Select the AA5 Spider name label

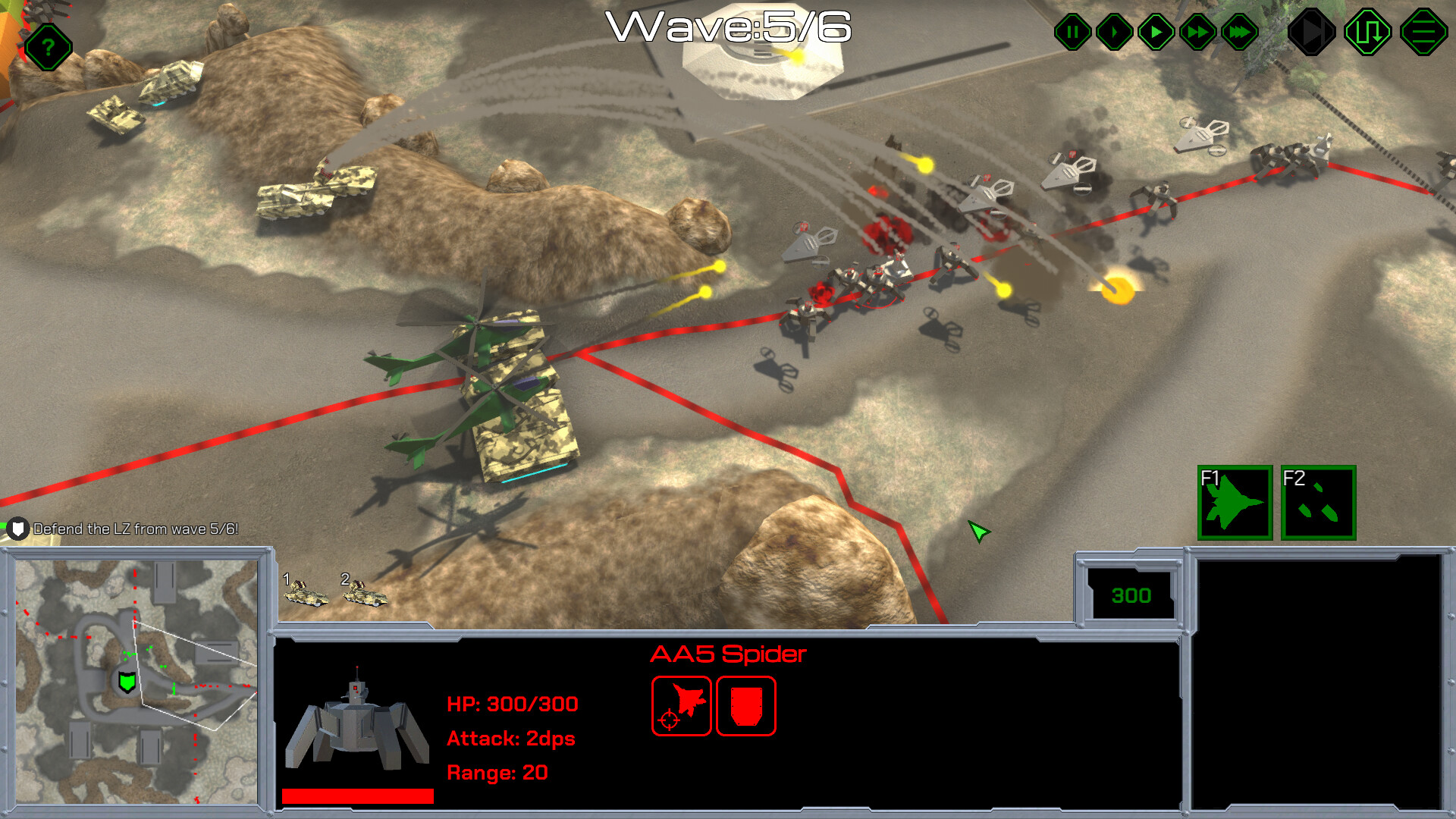pyautogui.click(x=728, y=654)
